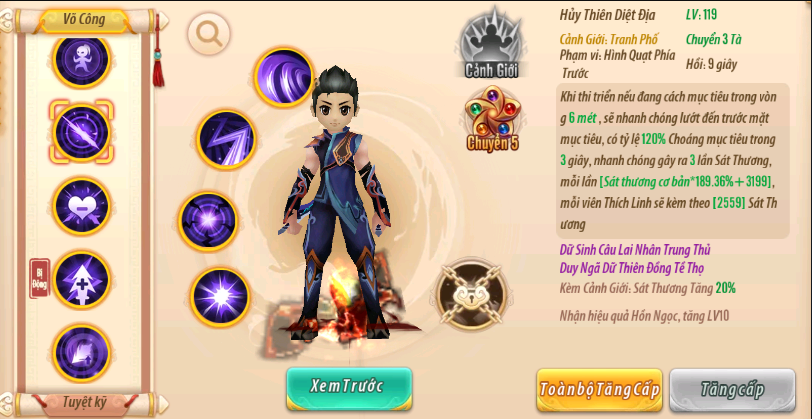Image resolution: width=812 pixels, height=419 pixels.
Task: Click the grey Tăng cấp button
Action: (x=732, y=389)
